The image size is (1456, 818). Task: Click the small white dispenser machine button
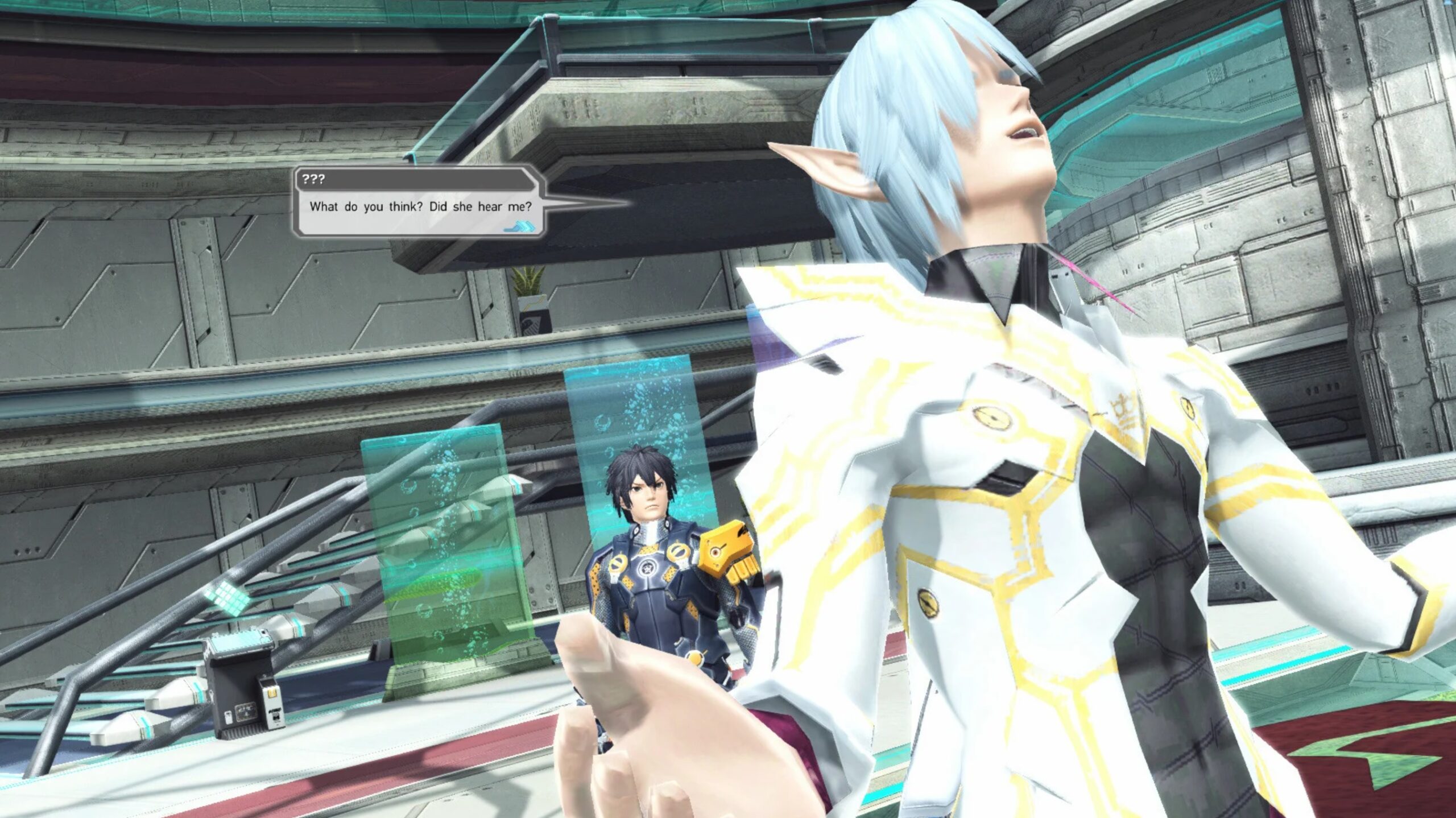(x=275, y=716)
